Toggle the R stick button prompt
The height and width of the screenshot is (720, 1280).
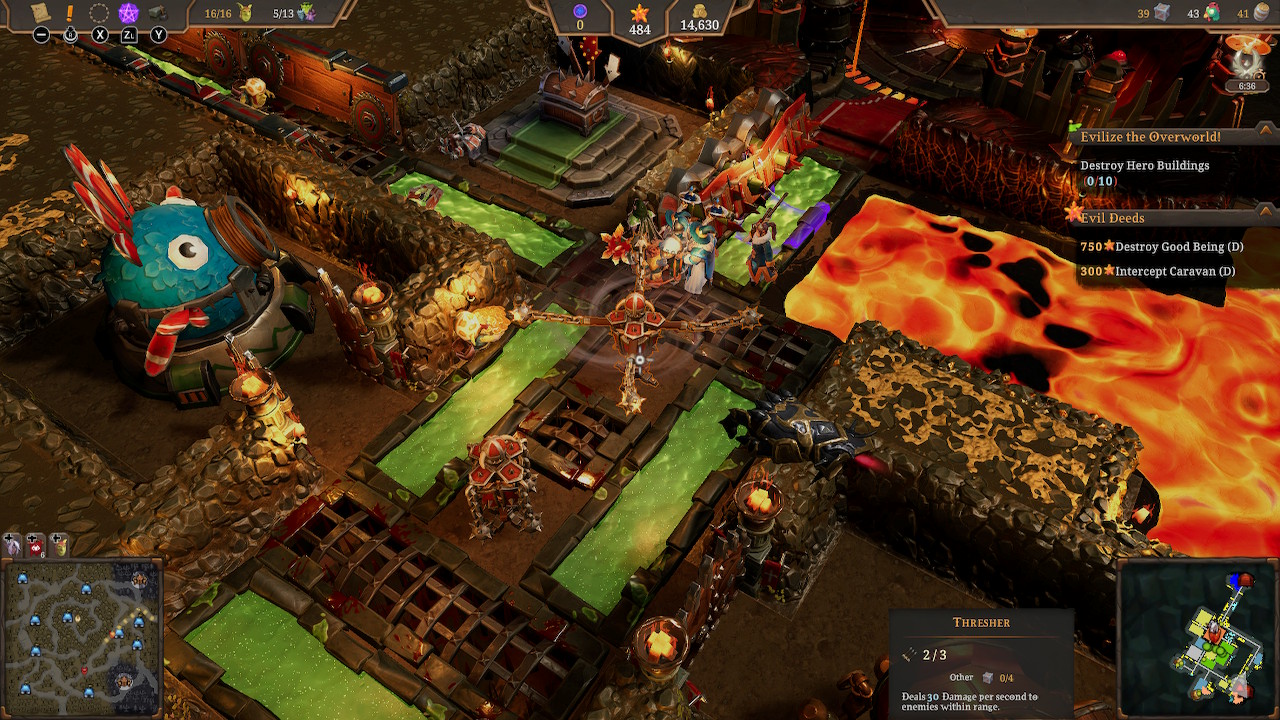coord(70,34)
